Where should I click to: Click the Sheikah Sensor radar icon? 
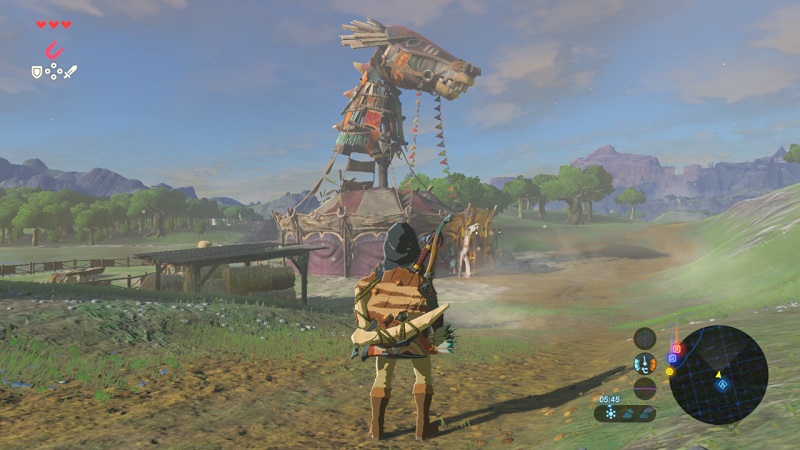tap(645, 338)
